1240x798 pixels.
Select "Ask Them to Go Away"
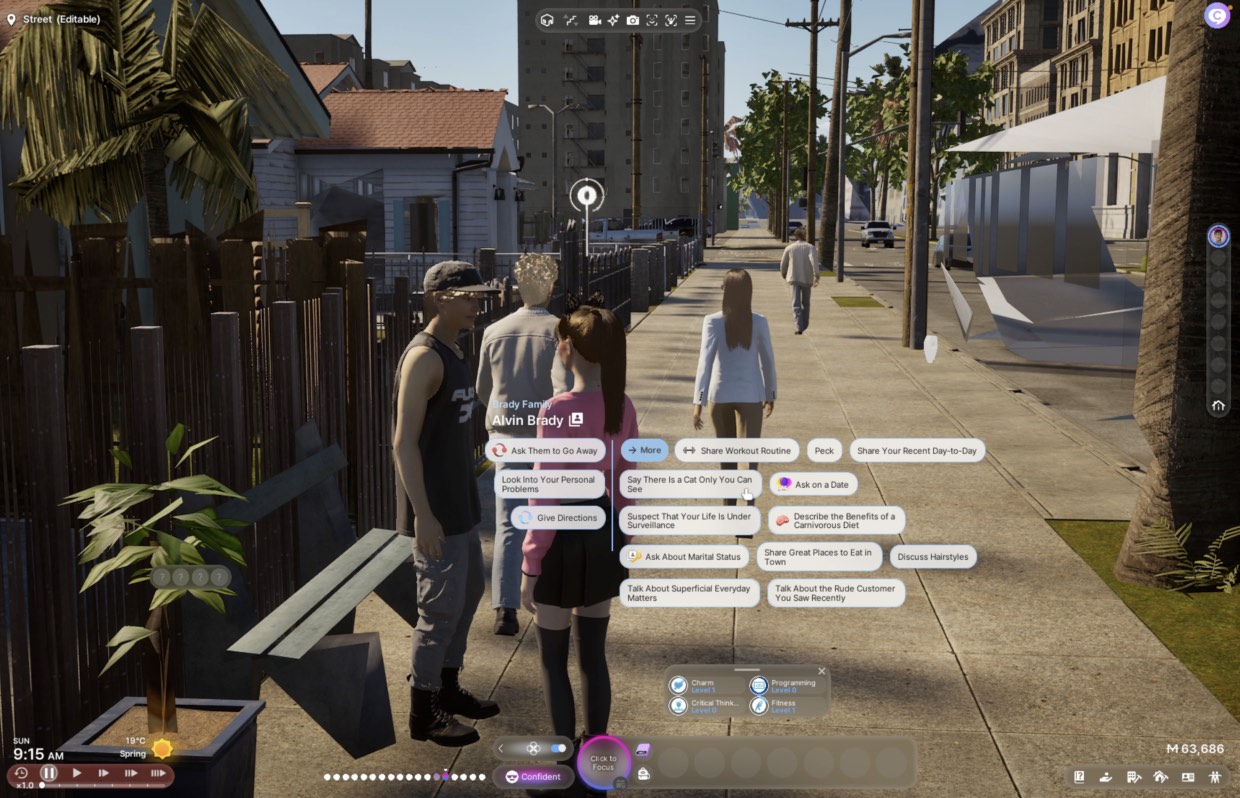tap(545, 451)
